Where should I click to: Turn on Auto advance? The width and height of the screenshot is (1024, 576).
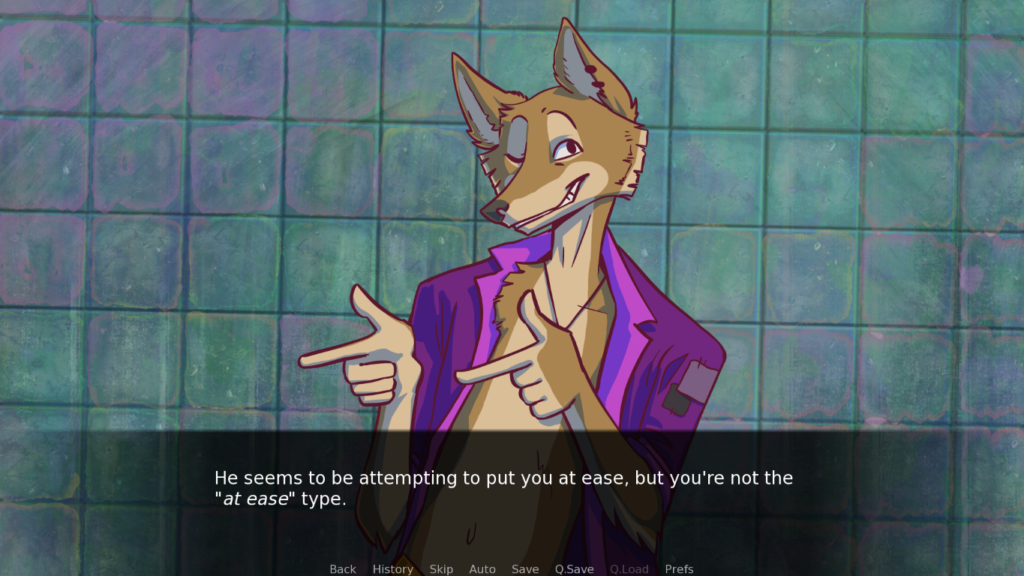pyautogui.click(x=482, y=569)
